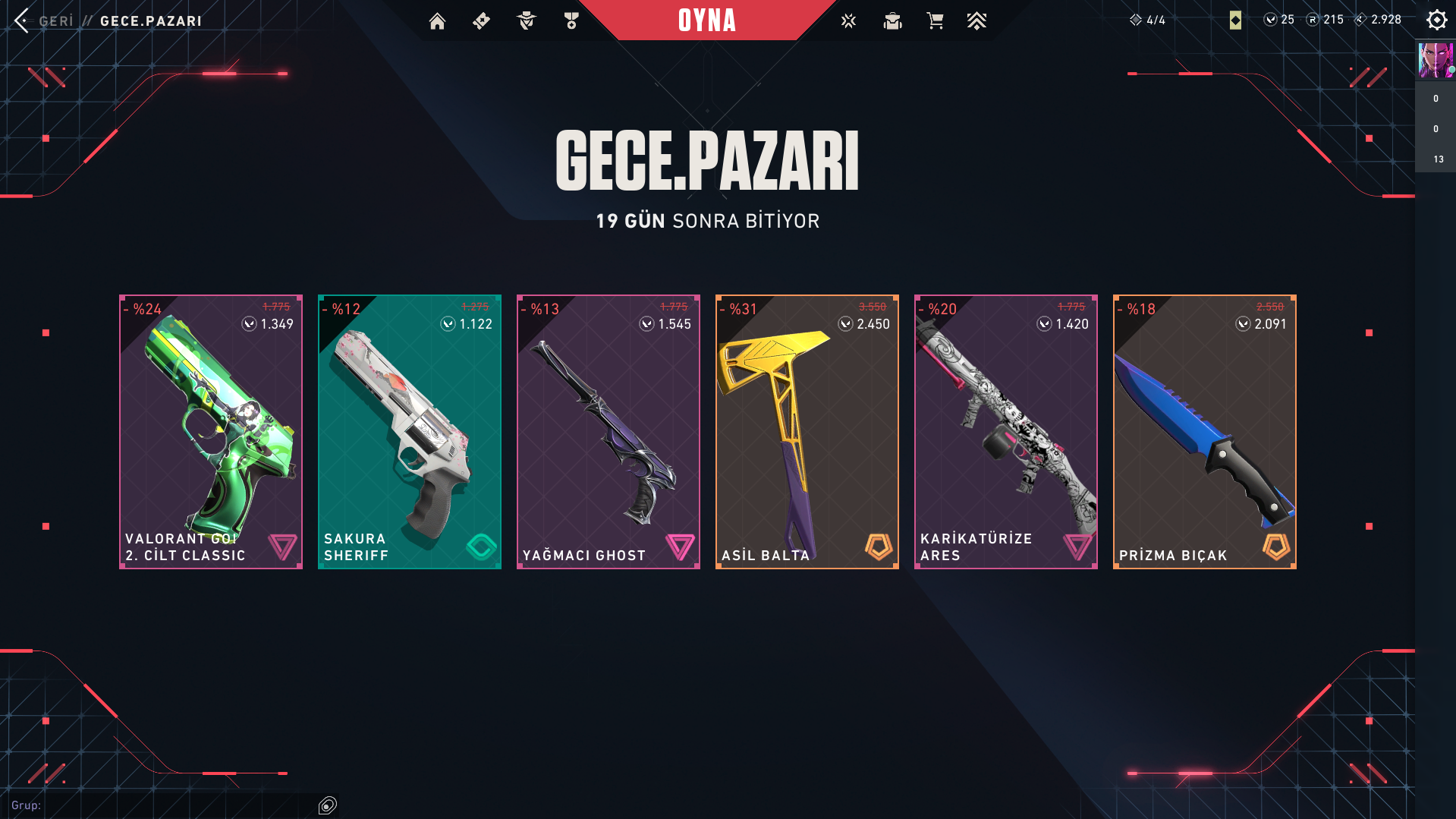This screenshot has width=1456, height=819.
Task: Open settings with the gear icon
Action: click(1436, 20)
